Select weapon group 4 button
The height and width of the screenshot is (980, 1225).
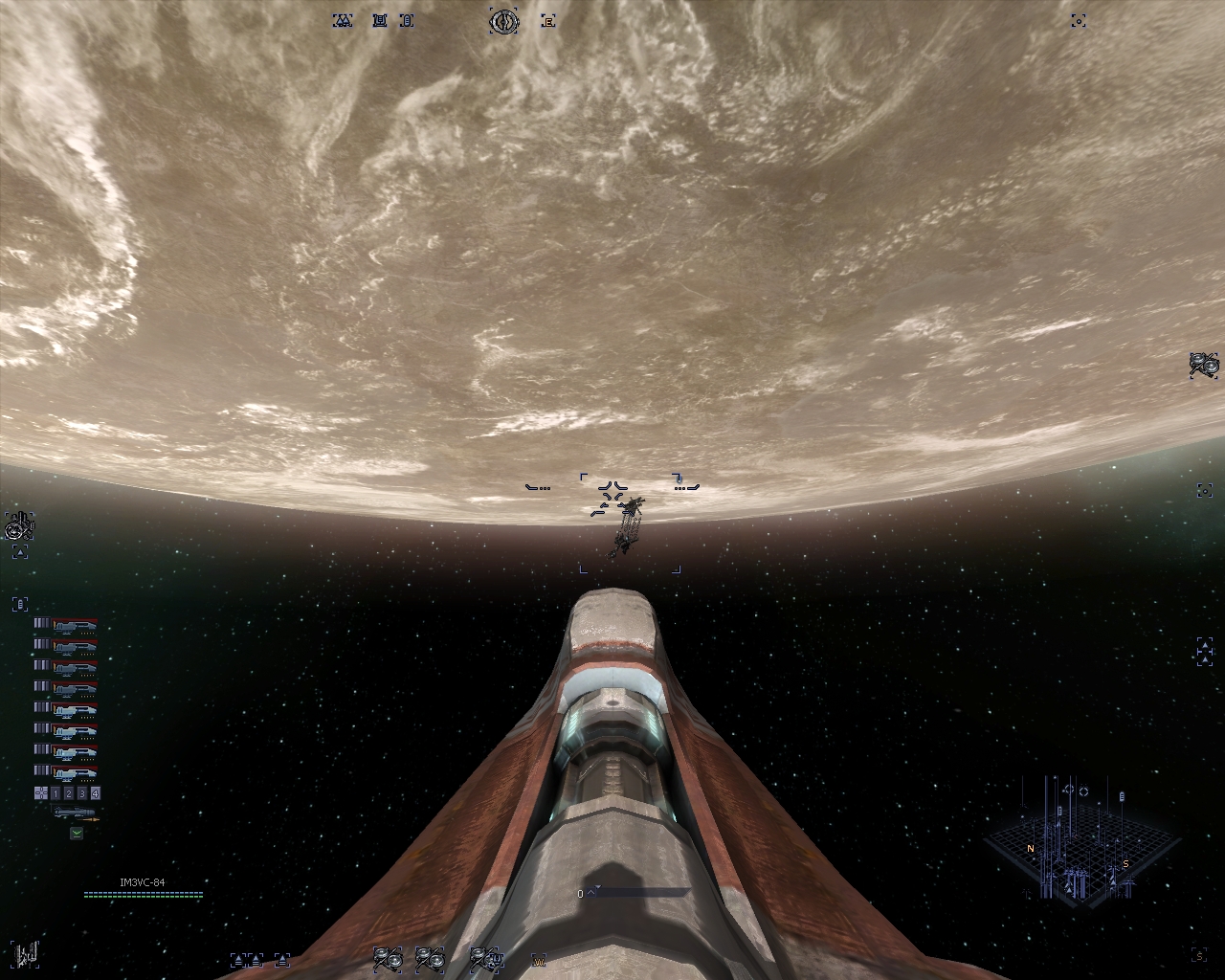[96, 793]
